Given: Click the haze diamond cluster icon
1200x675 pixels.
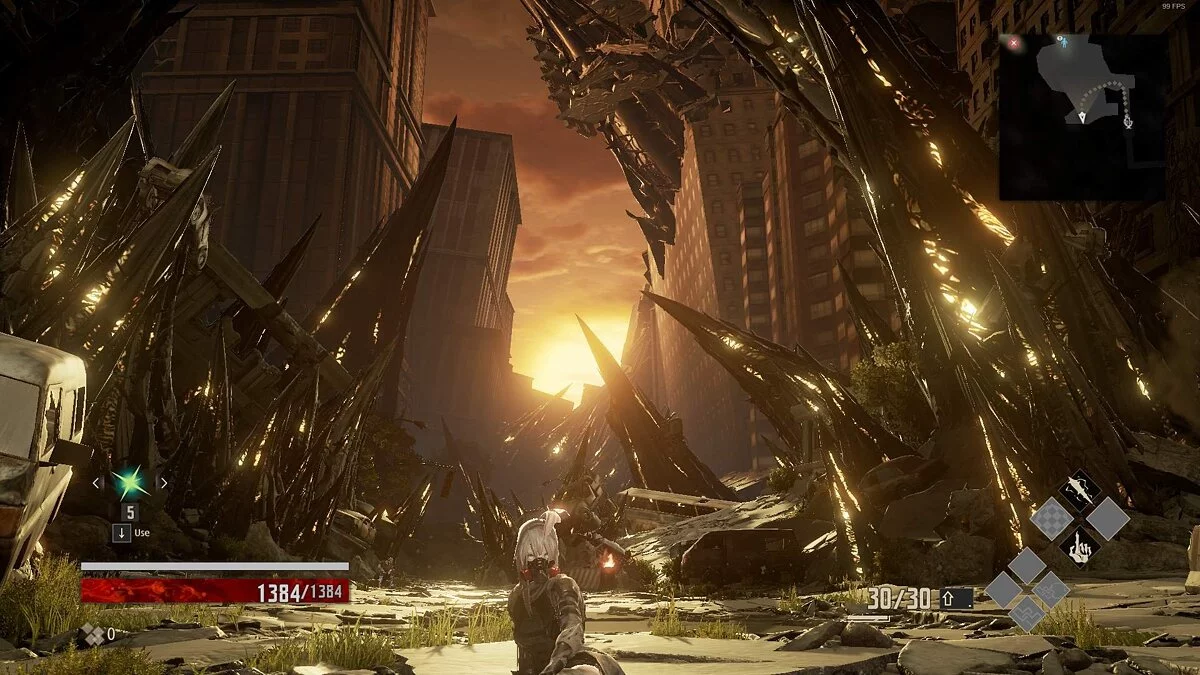Looking at the screenshot, I should coord(92,633).
